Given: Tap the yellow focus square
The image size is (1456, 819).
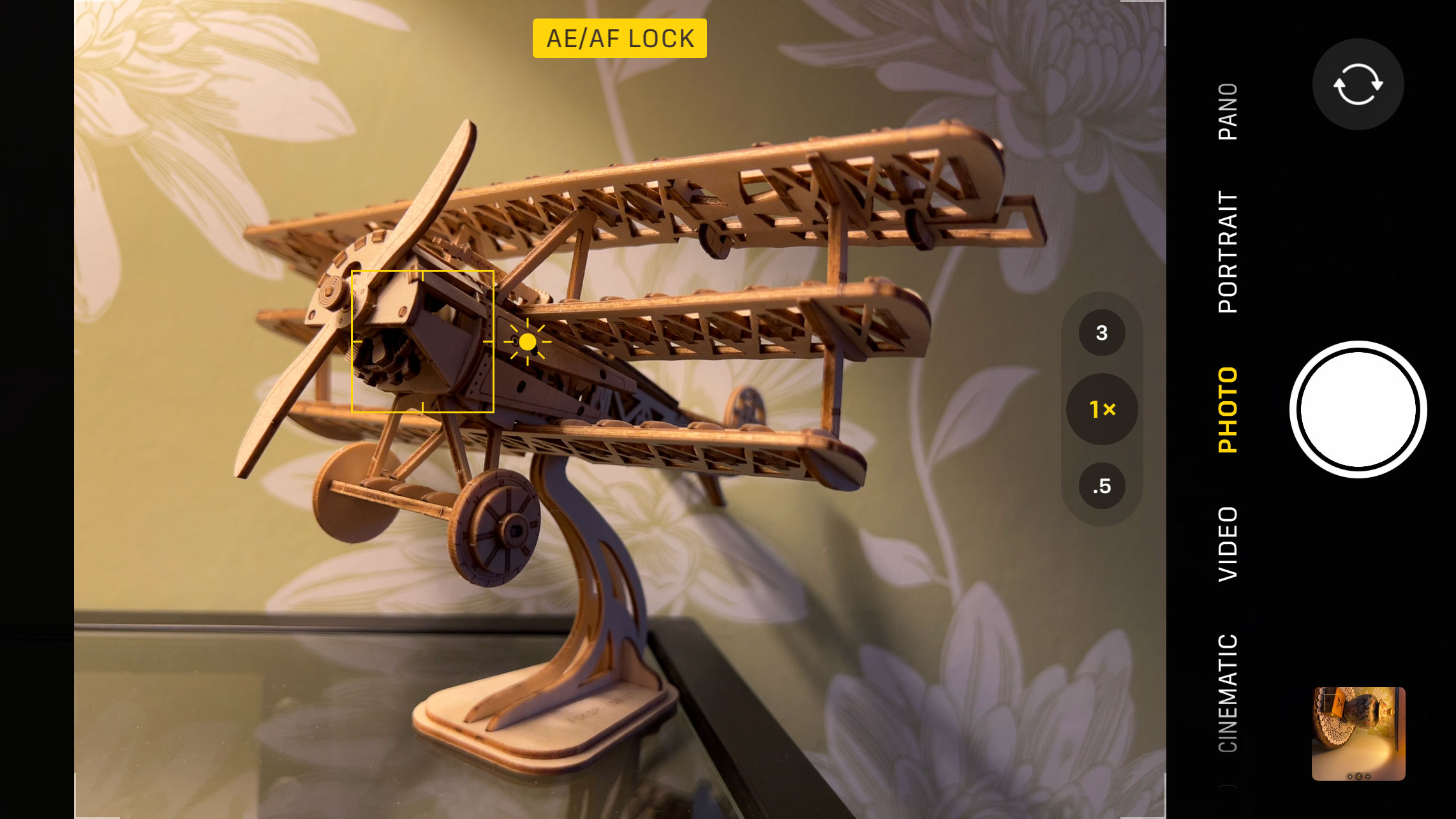Looking at the screenshot, I should (422, 341).
